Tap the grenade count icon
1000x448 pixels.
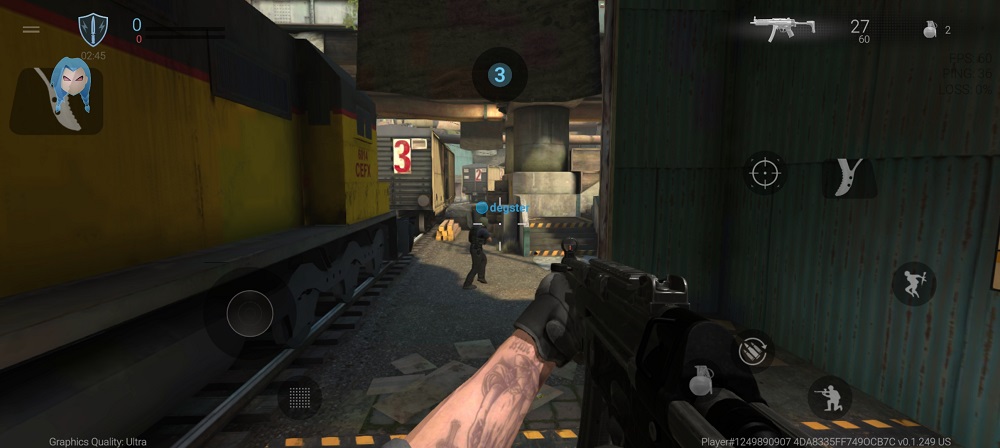pyautogui.click(x=929, y=30)
